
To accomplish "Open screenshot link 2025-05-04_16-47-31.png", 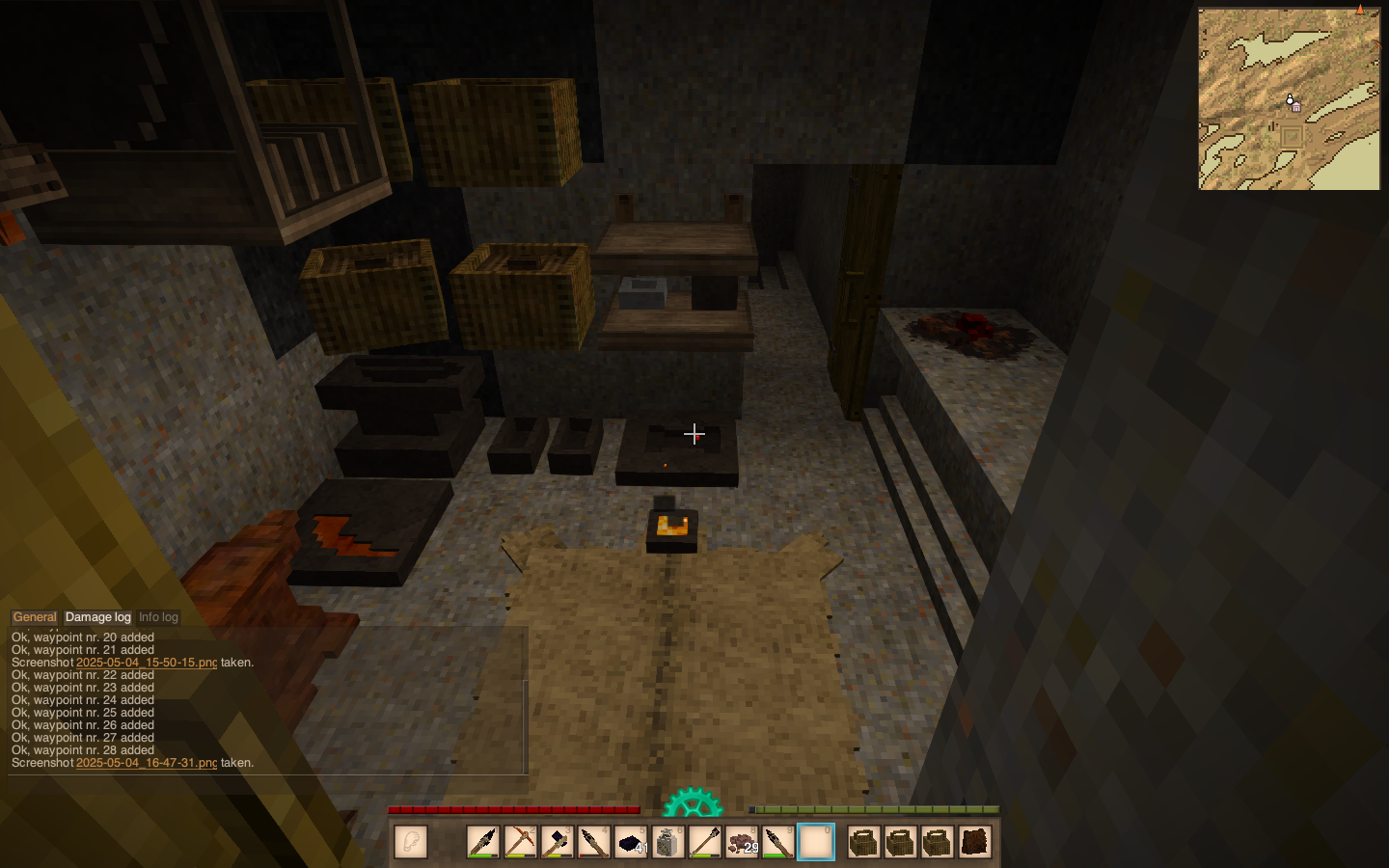I will coord(147,763).
